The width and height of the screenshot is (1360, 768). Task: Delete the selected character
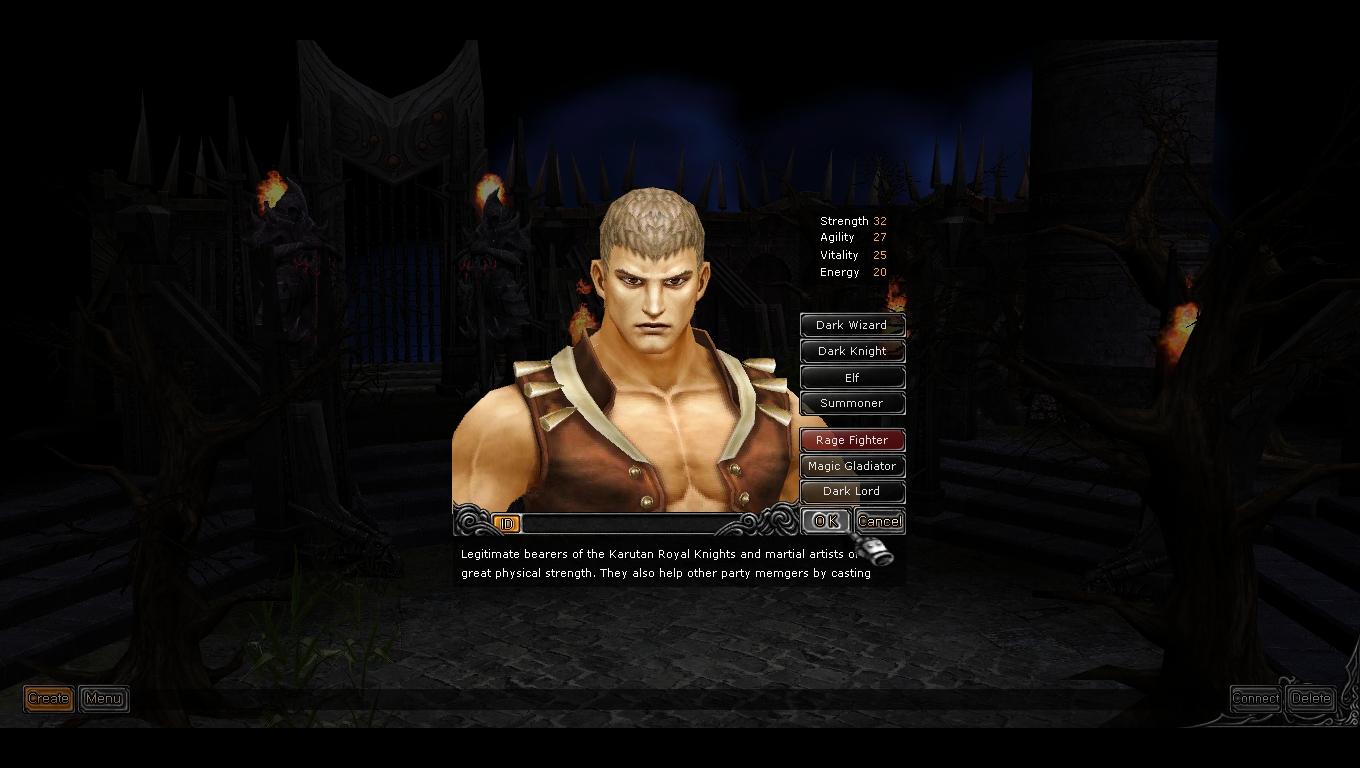coord(1311,699)
